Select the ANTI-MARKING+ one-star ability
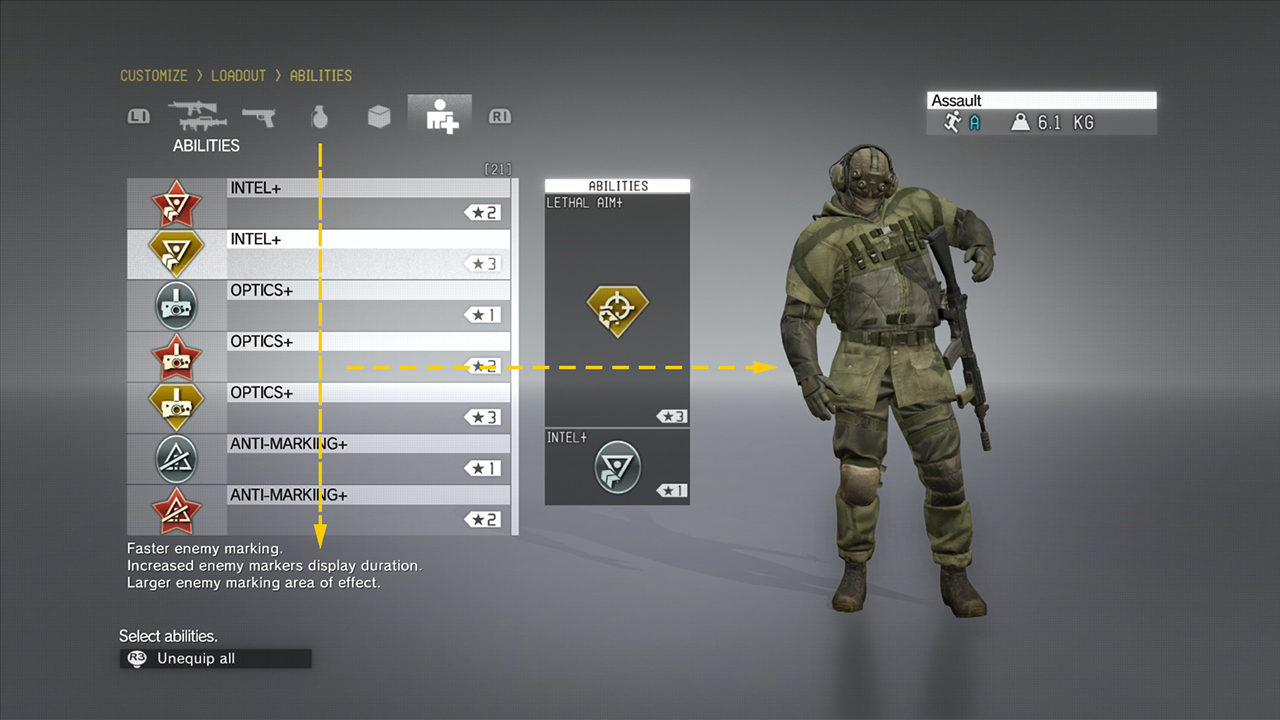Viewport: 1280px width, 720px height. [x=318, y=458]
